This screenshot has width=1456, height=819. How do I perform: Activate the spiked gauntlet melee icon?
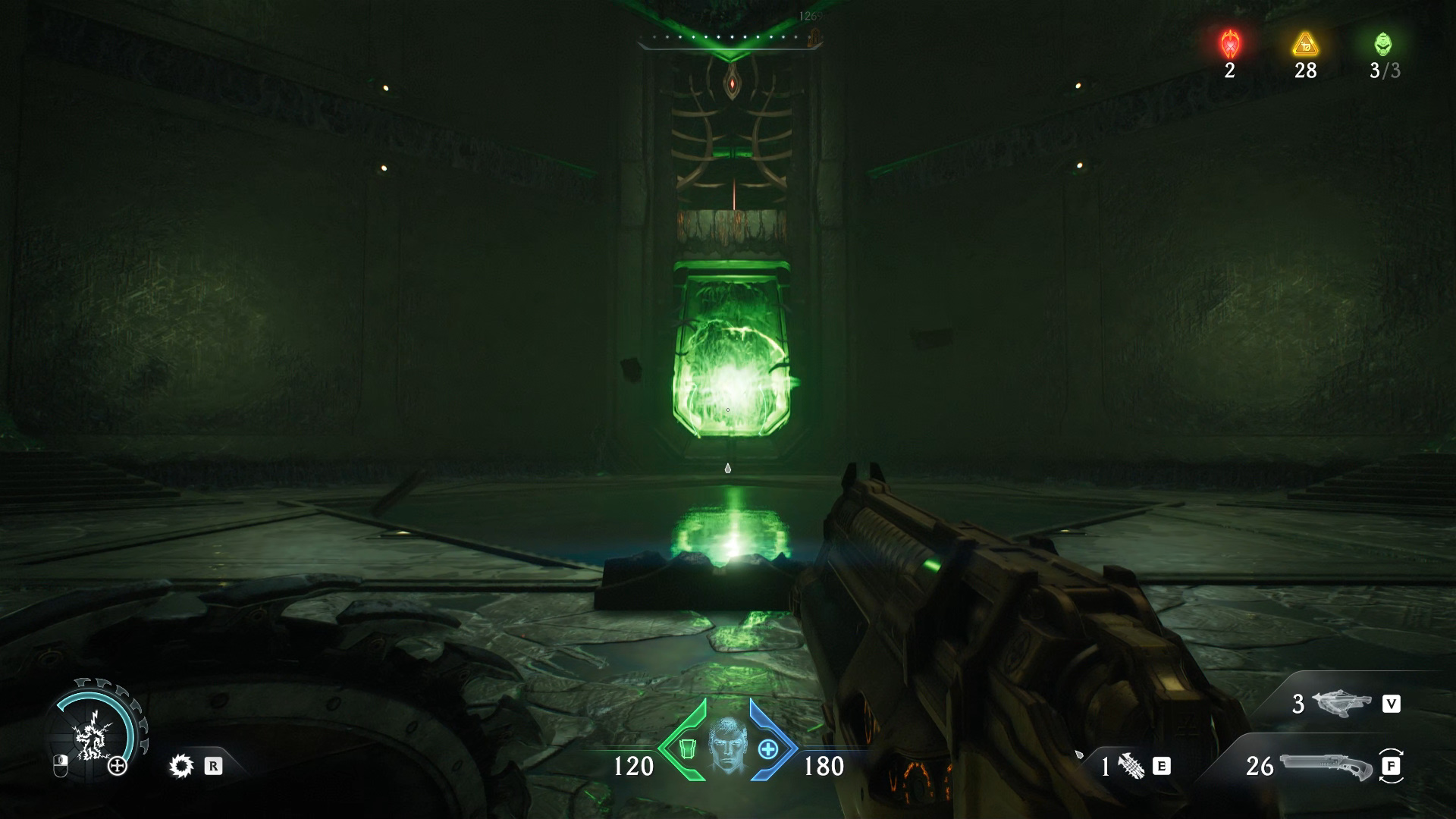coord(1131,767)
